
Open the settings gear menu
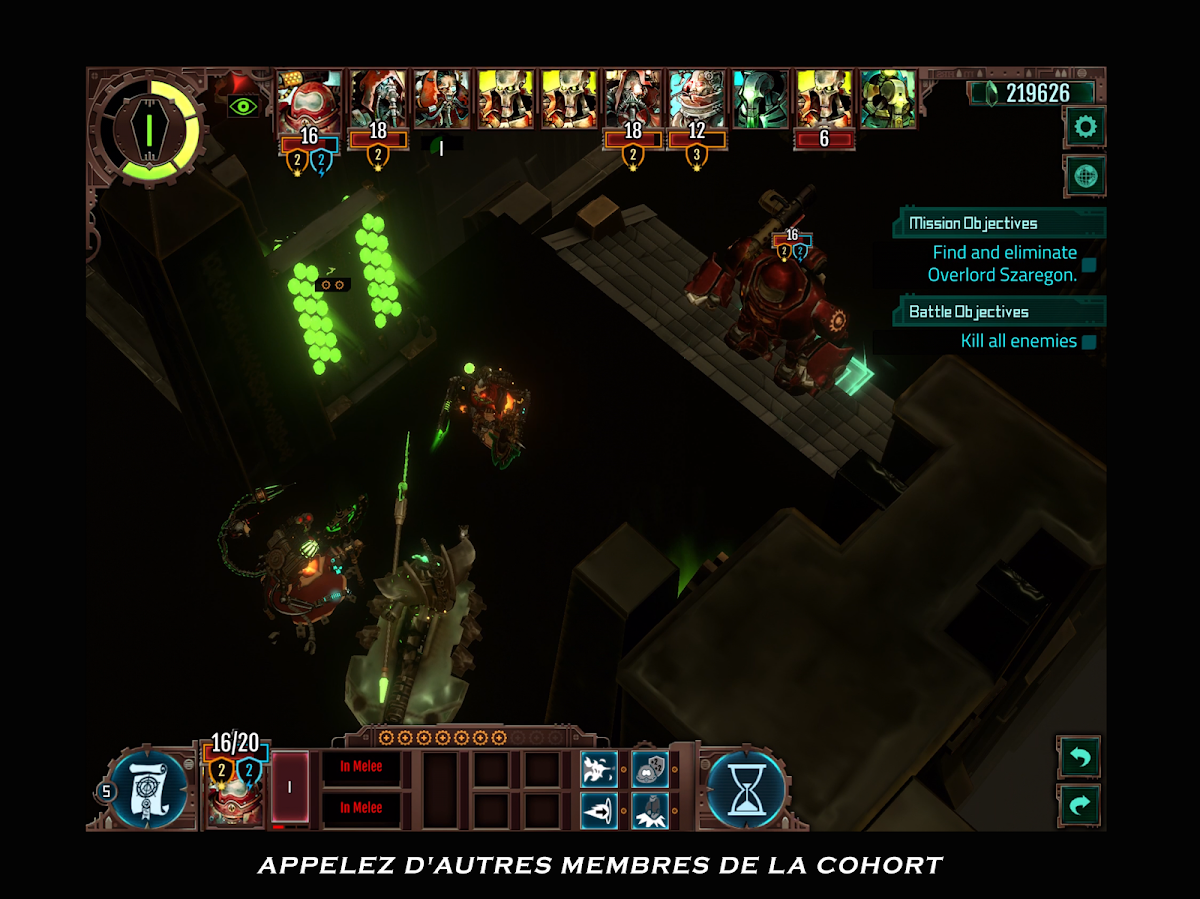click(1084, 127)
